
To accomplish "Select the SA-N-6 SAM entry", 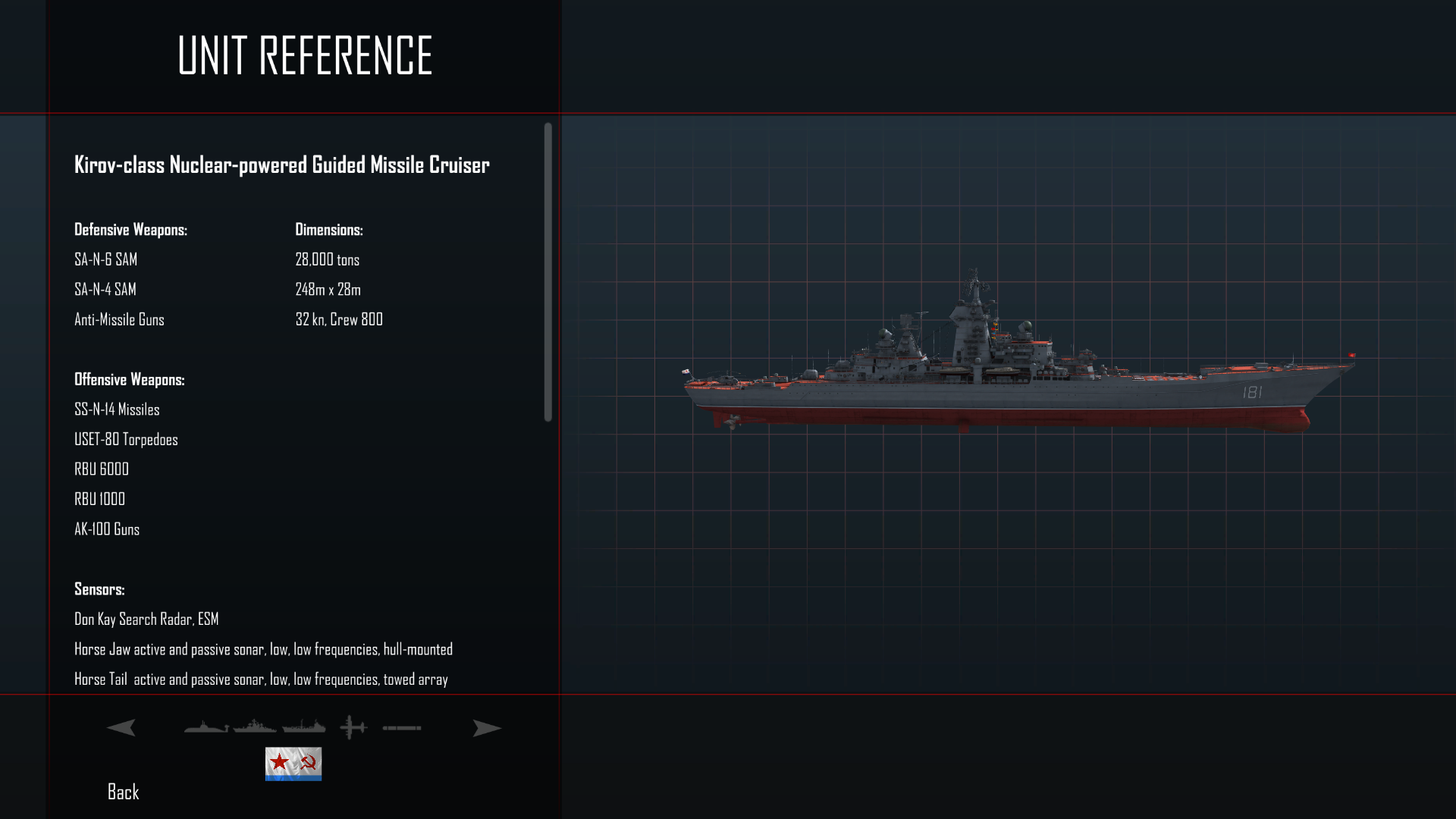I will 105,259.
